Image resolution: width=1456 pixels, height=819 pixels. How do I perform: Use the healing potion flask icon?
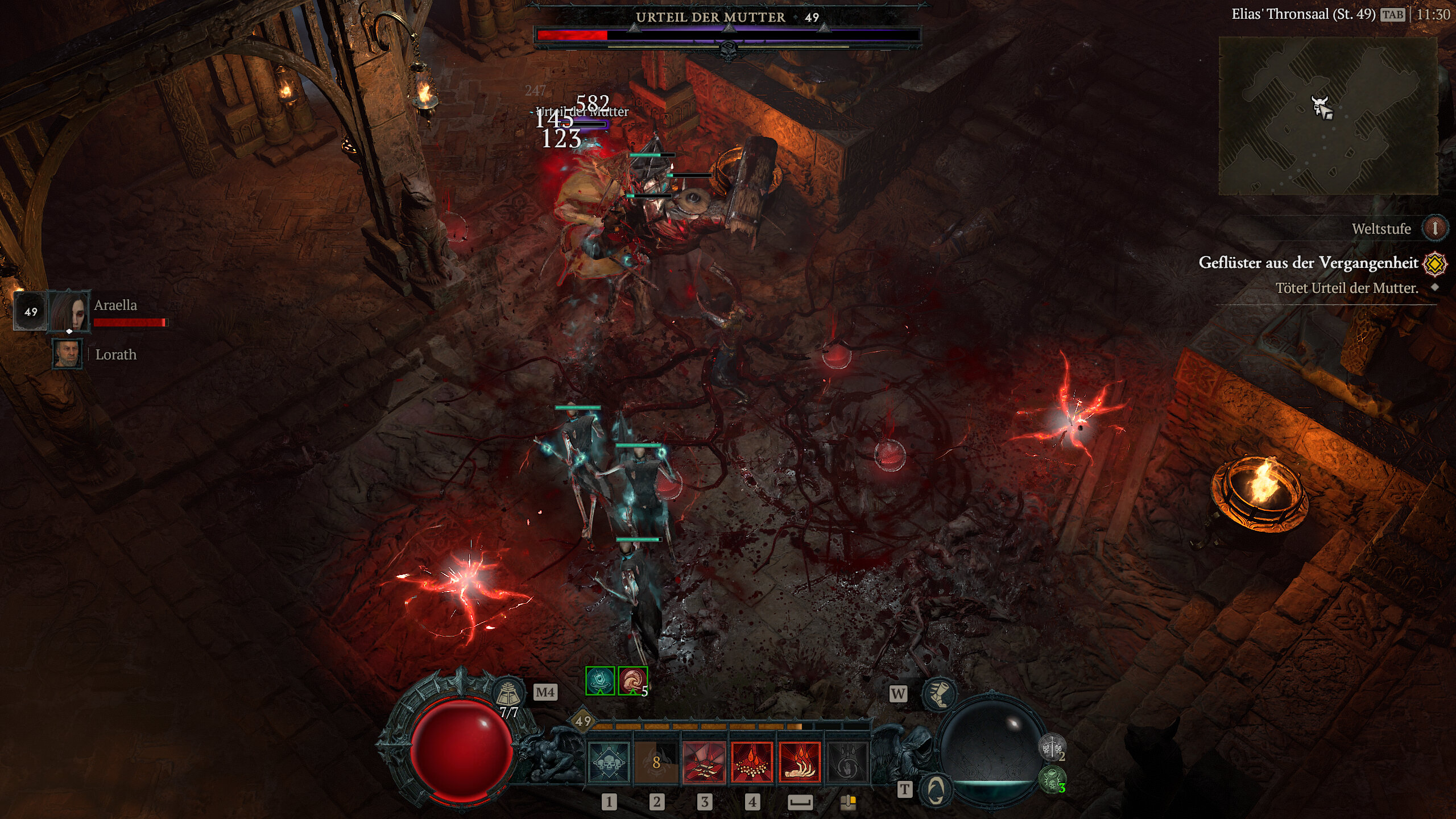pos(508,693)
